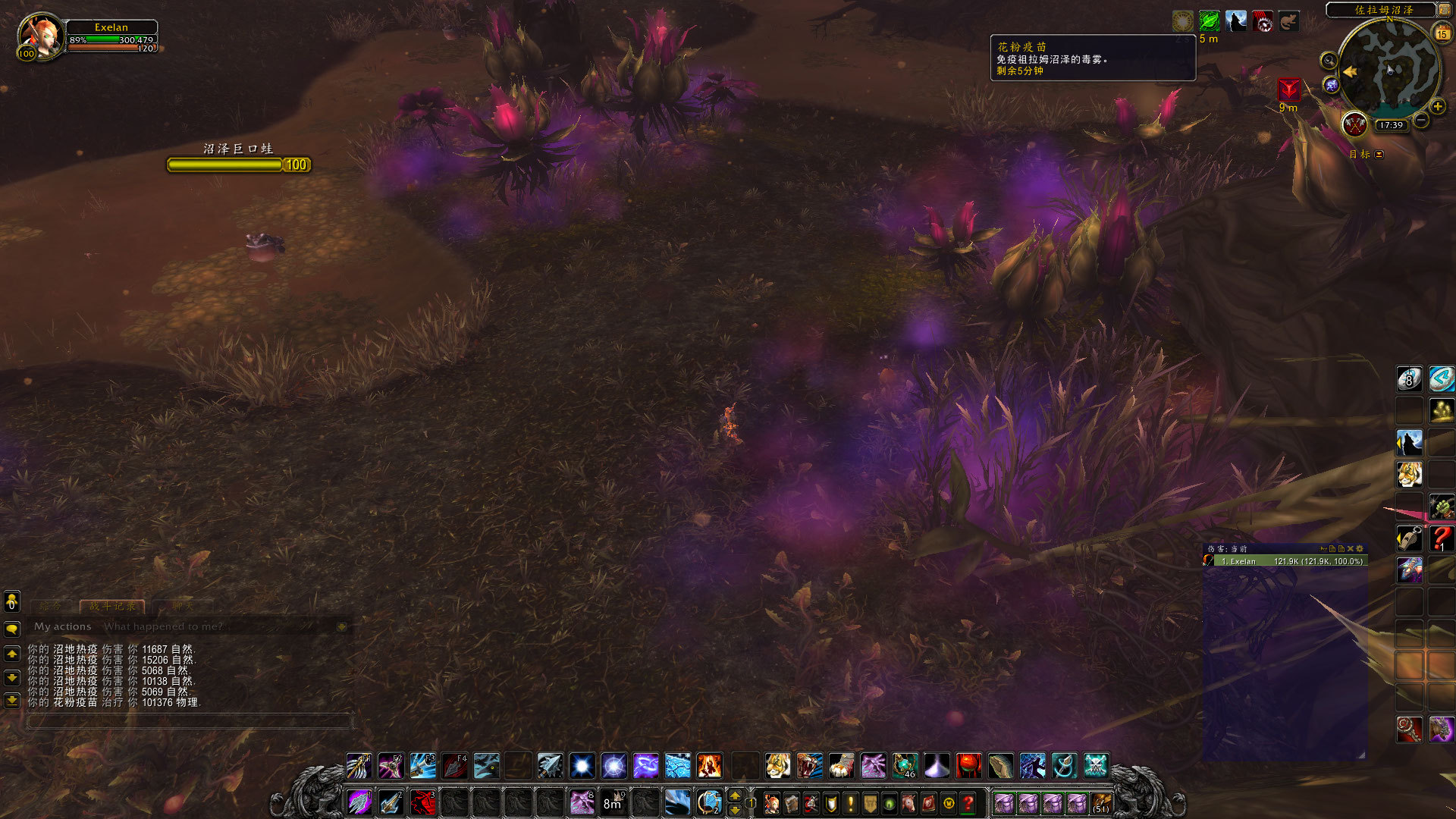
Task: Switch to the 战斗记录 combat log tab
Action: (x=112, y=607)
